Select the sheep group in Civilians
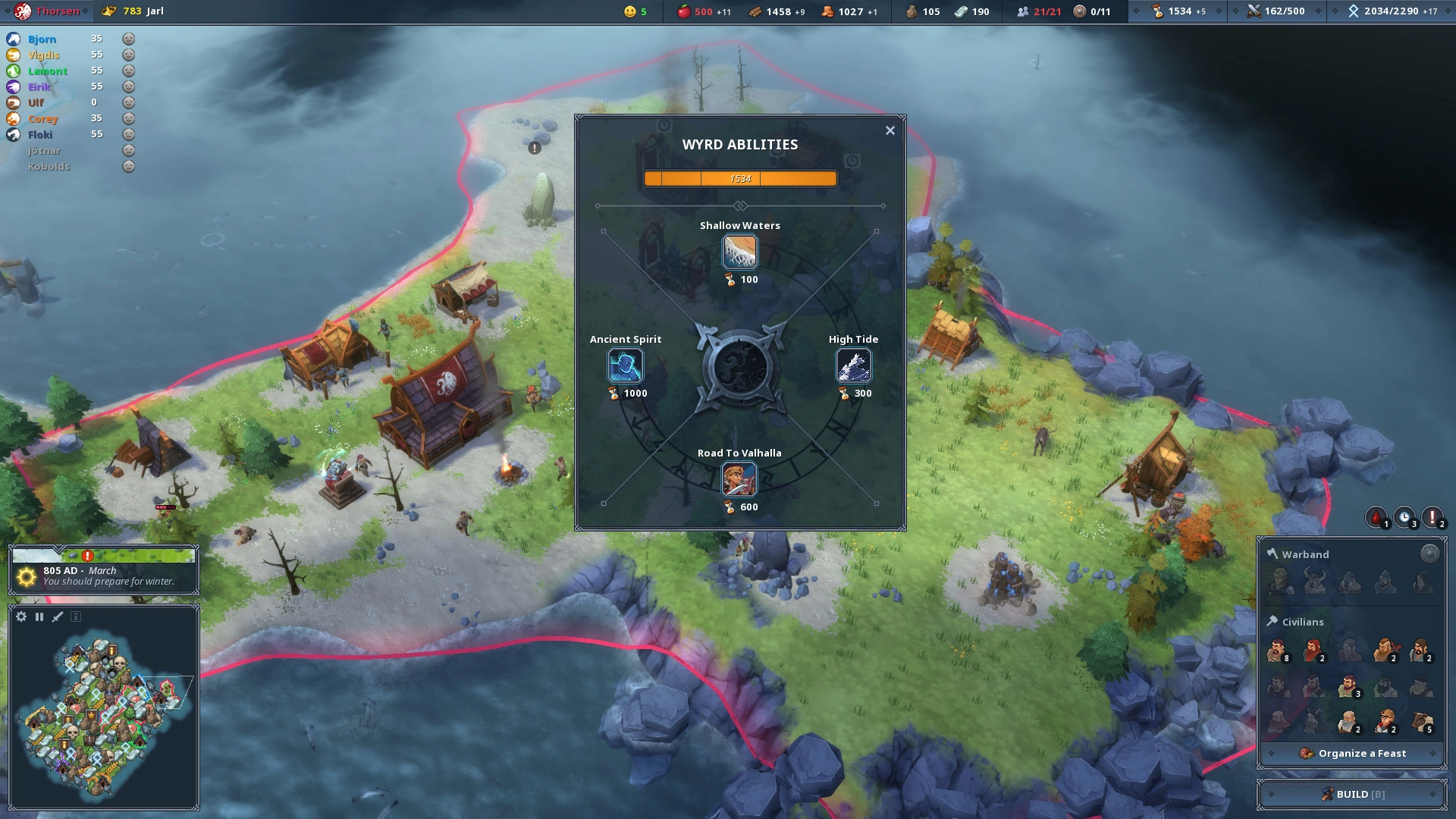 tap(1422, 722)
